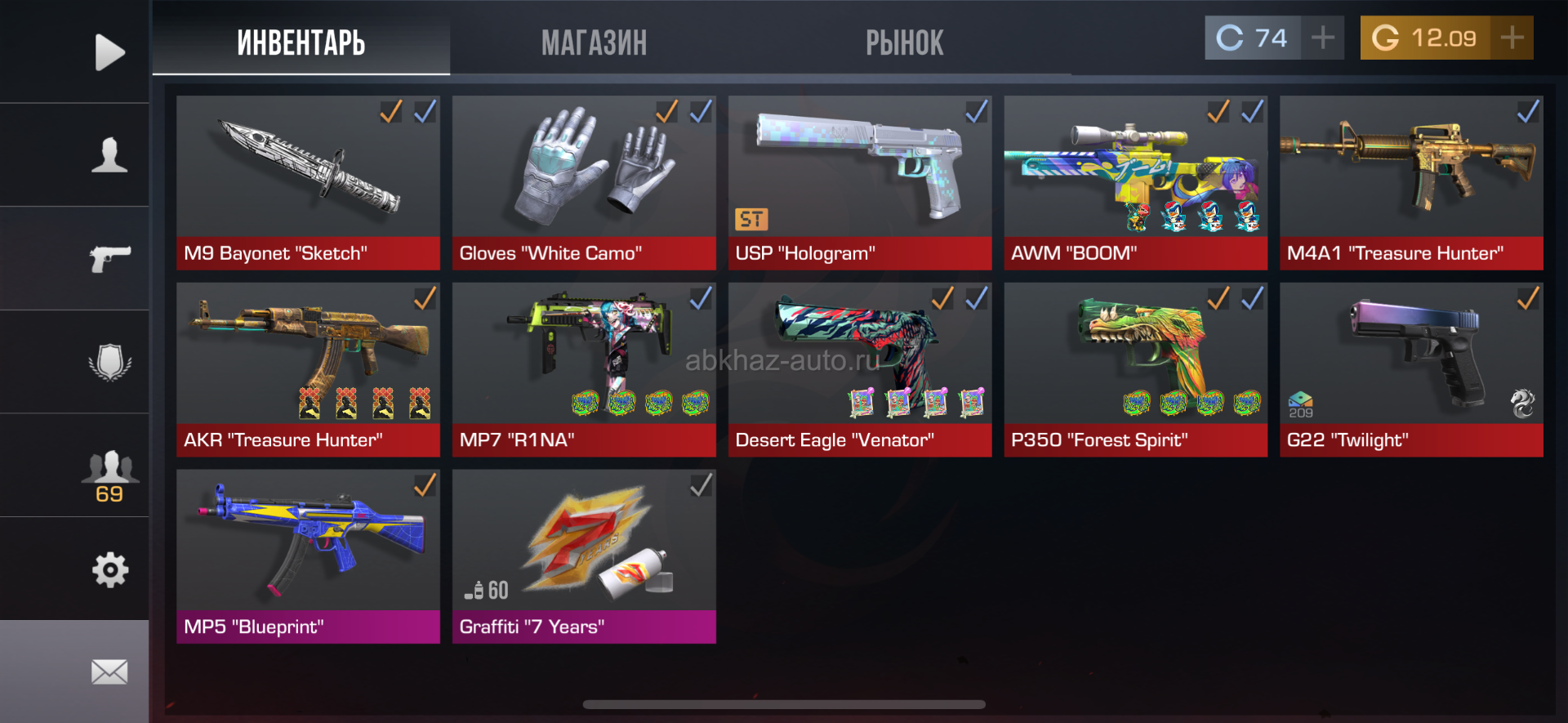Select the G22 "Twilight" pistol
Image resolution: width=1568 pixels, height=723 pixels.
point(1411,369)
